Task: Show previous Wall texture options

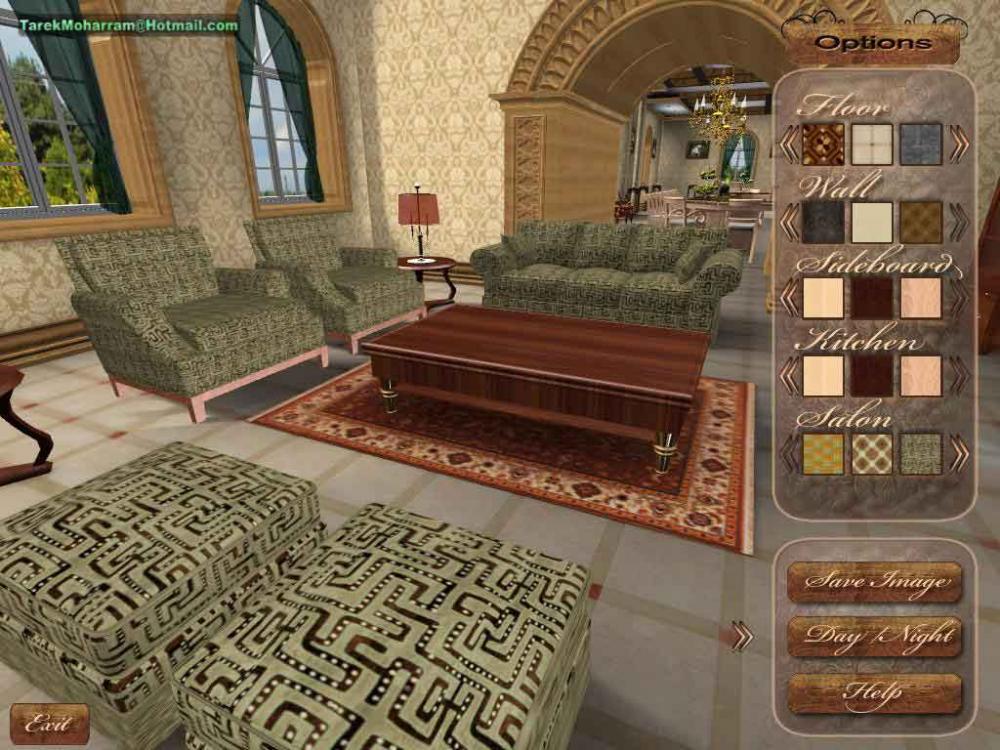Action: tap(789, 222)
